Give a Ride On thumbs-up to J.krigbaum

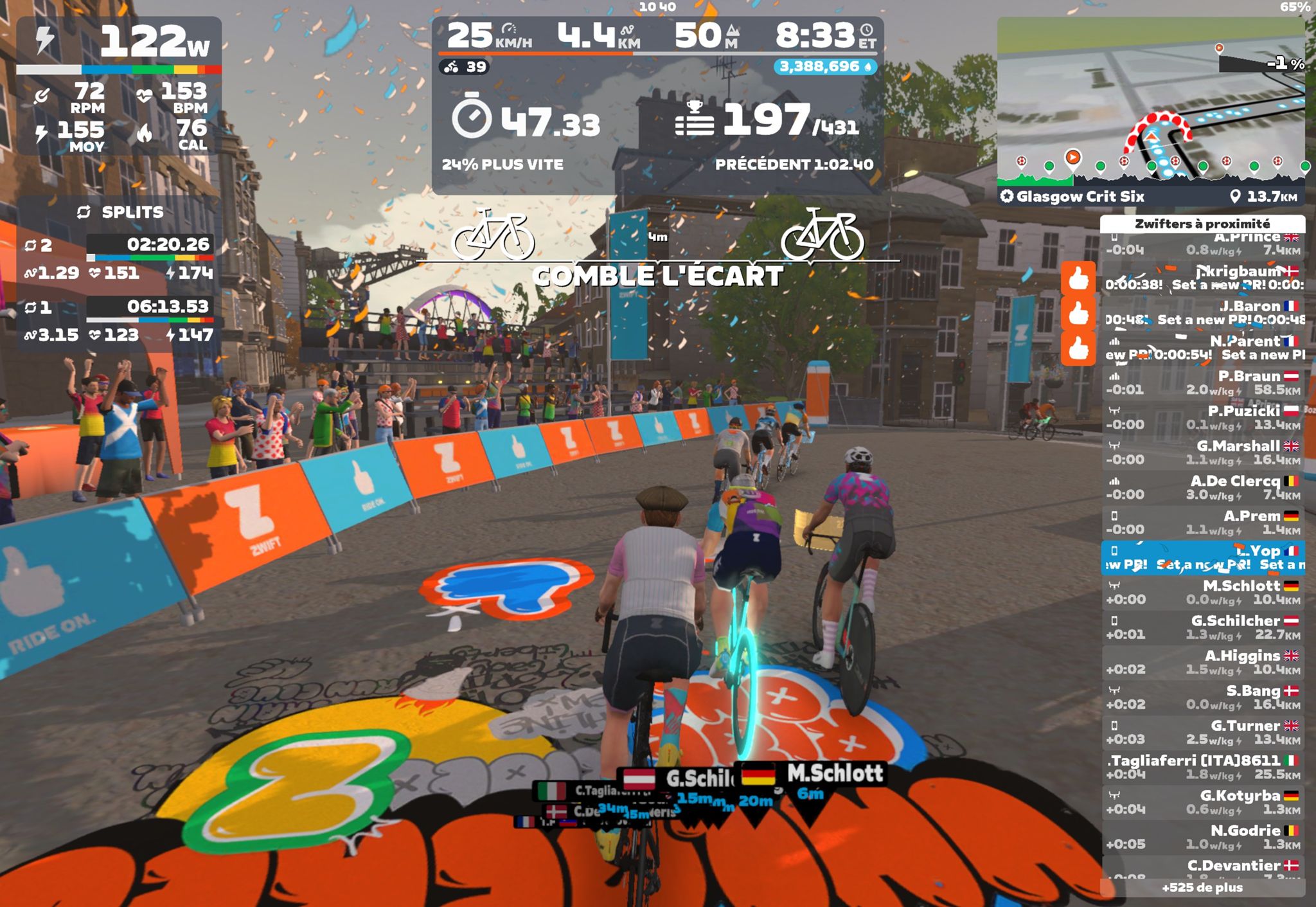(x=1078, y=278)
